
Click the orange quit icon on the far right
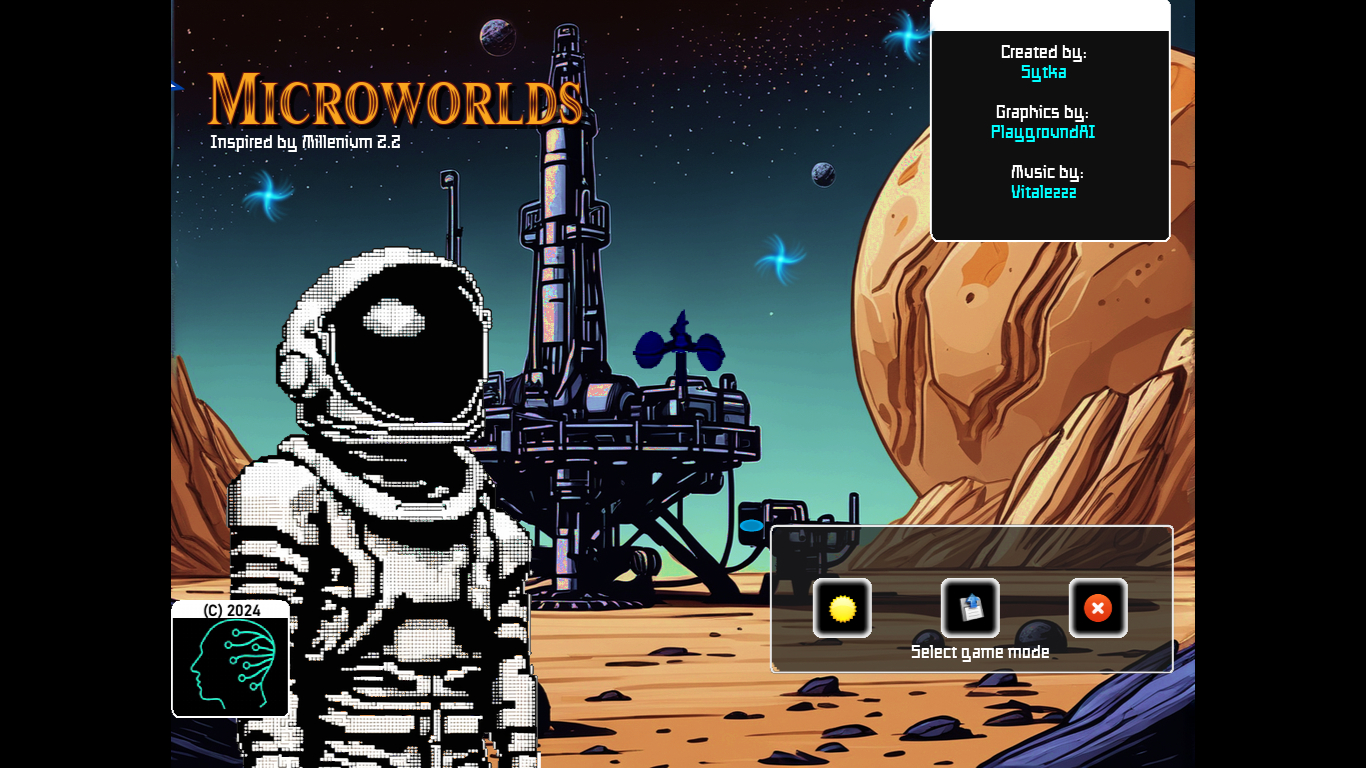[x=1098, y=608]
